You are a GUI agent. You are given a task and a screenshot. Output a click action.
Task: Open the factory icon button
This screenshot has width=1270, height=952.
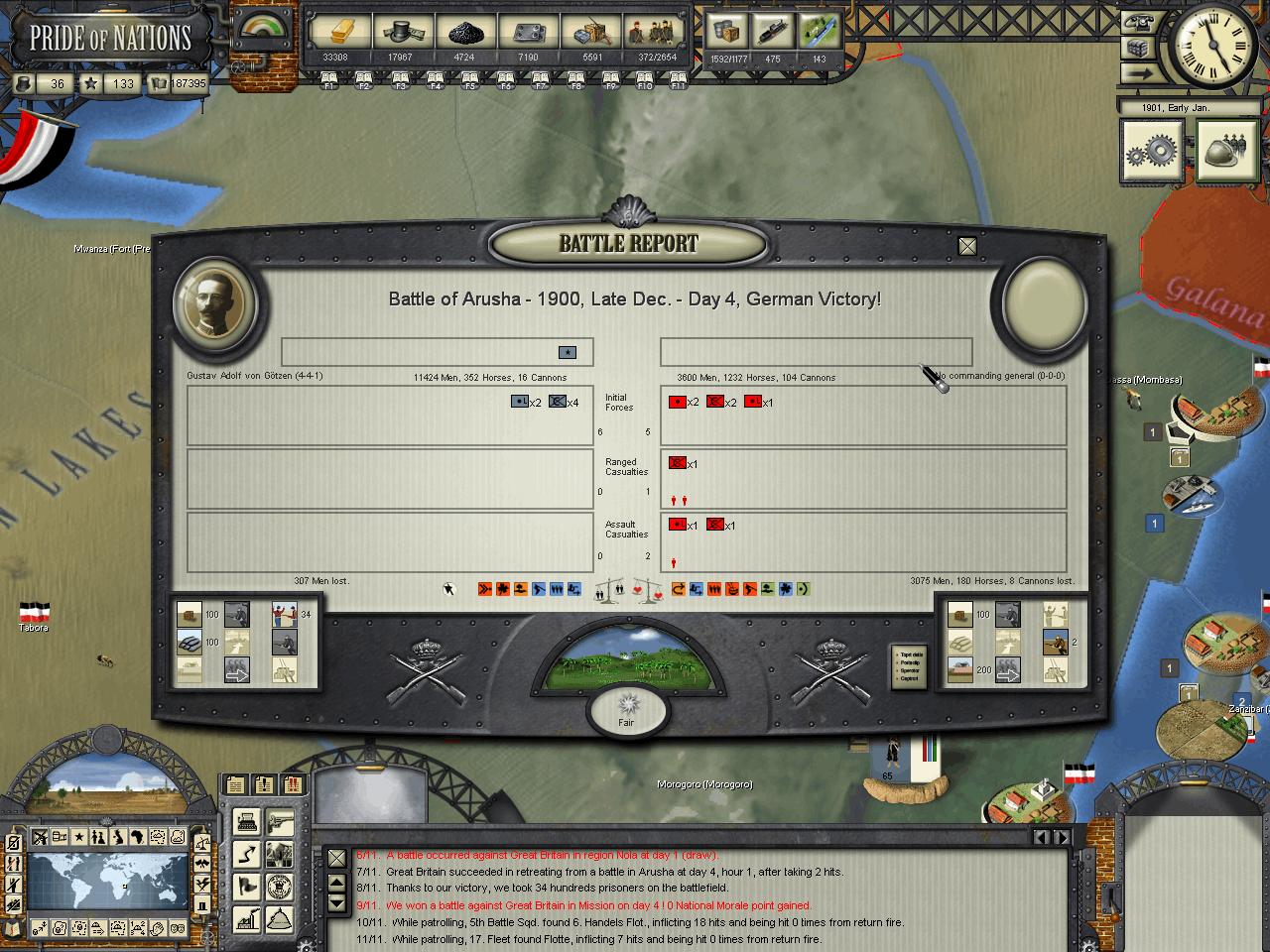point(246,920)
